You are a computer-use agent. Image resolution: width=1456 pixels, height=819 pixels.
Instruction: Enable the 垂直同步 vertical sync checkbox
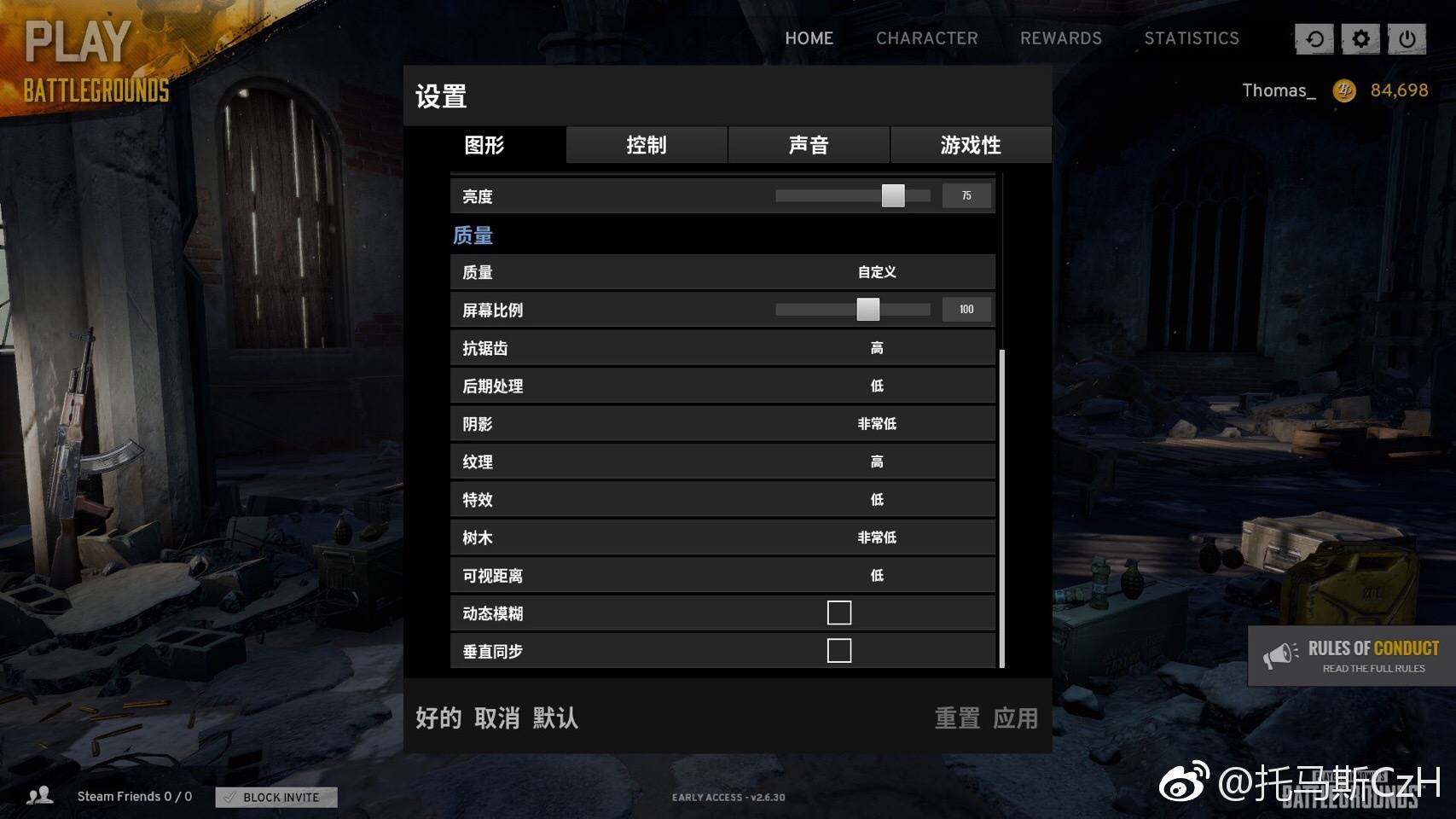(839, 649)
